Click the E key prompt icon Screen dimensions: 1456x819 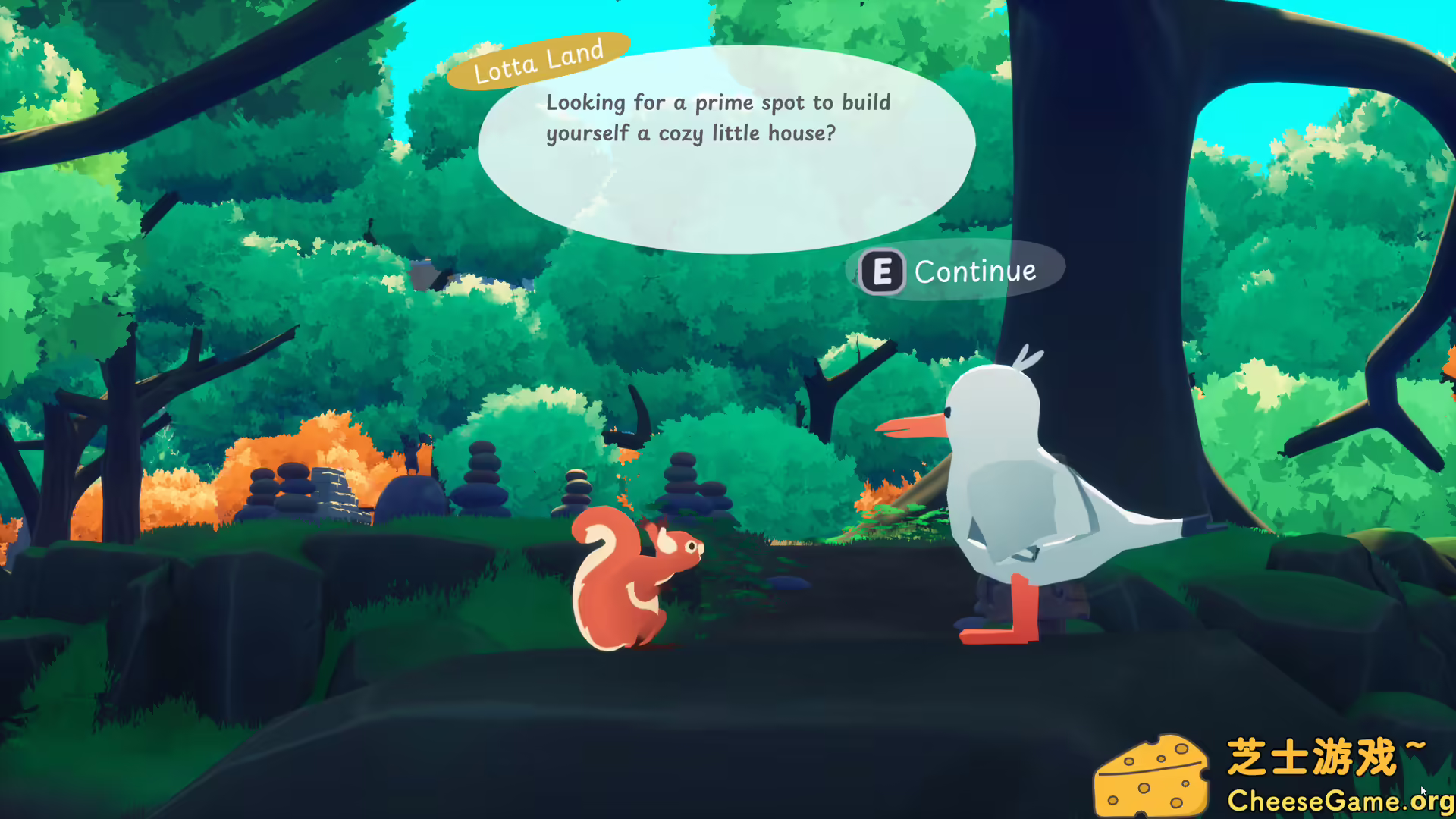click(x=880, y=270)
